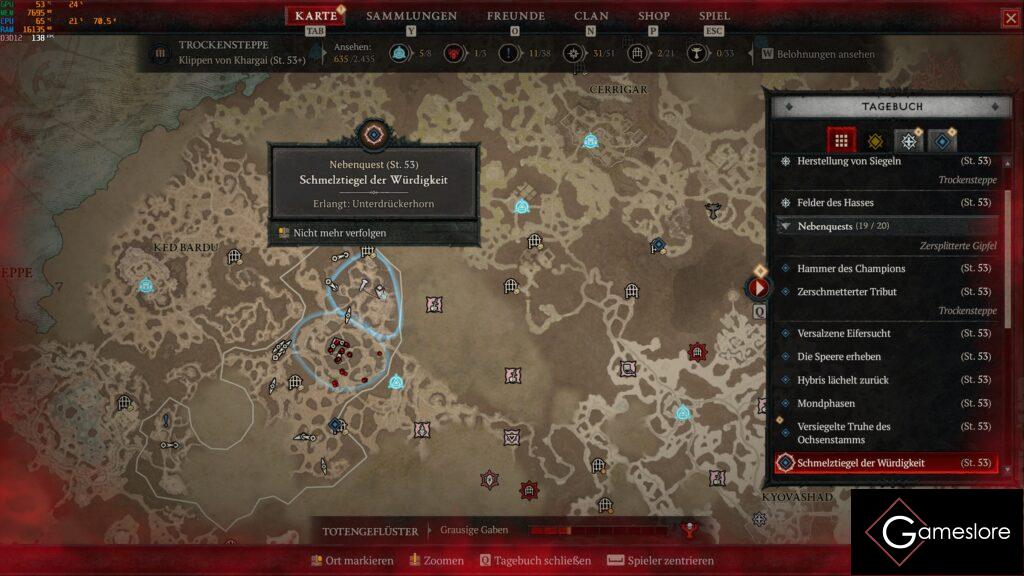Select the Felder des Hasses journal entry

[835, 203]
